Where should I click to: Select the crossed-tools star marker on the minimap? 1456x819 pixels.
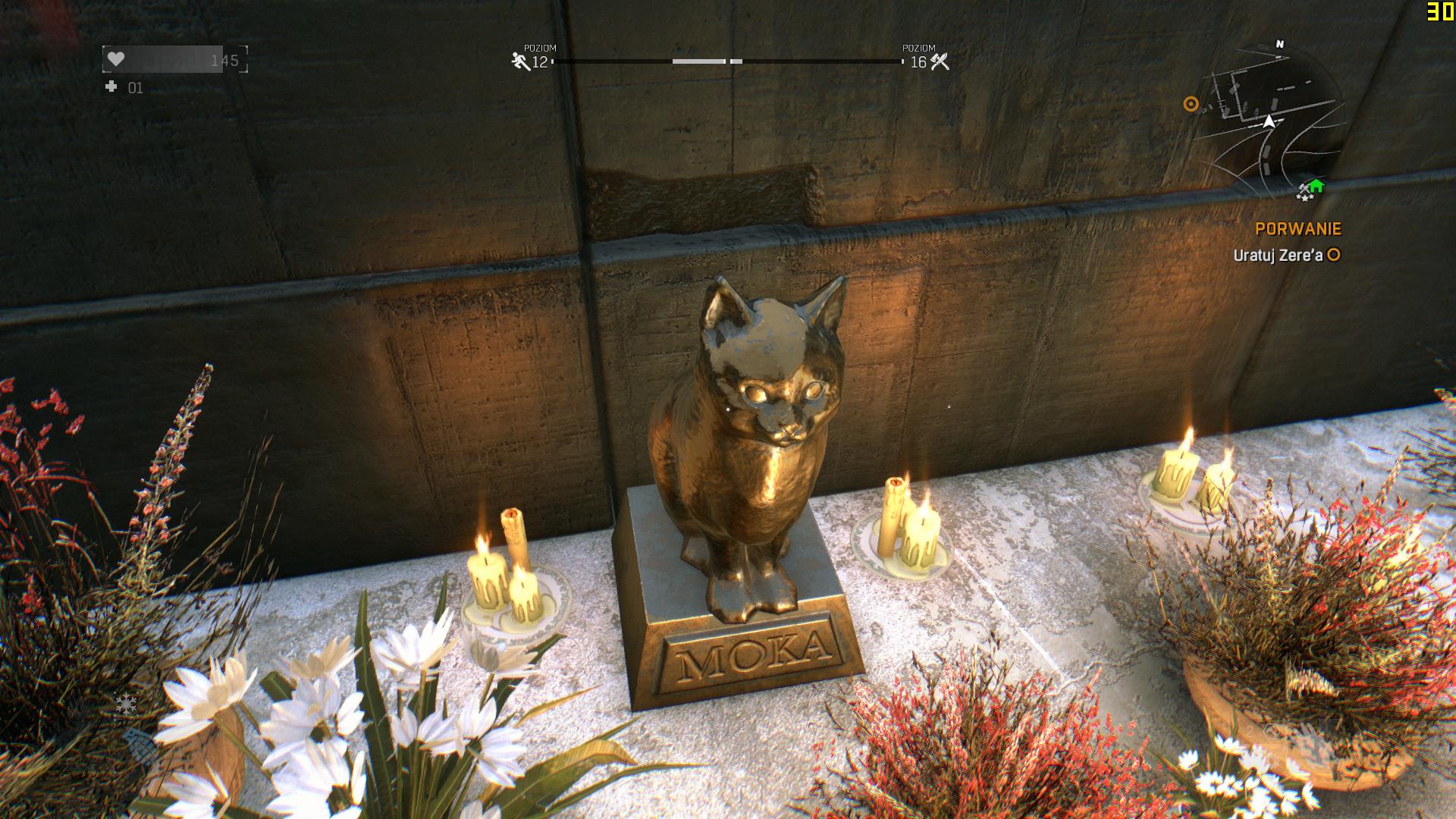[x=1304, y=193]
